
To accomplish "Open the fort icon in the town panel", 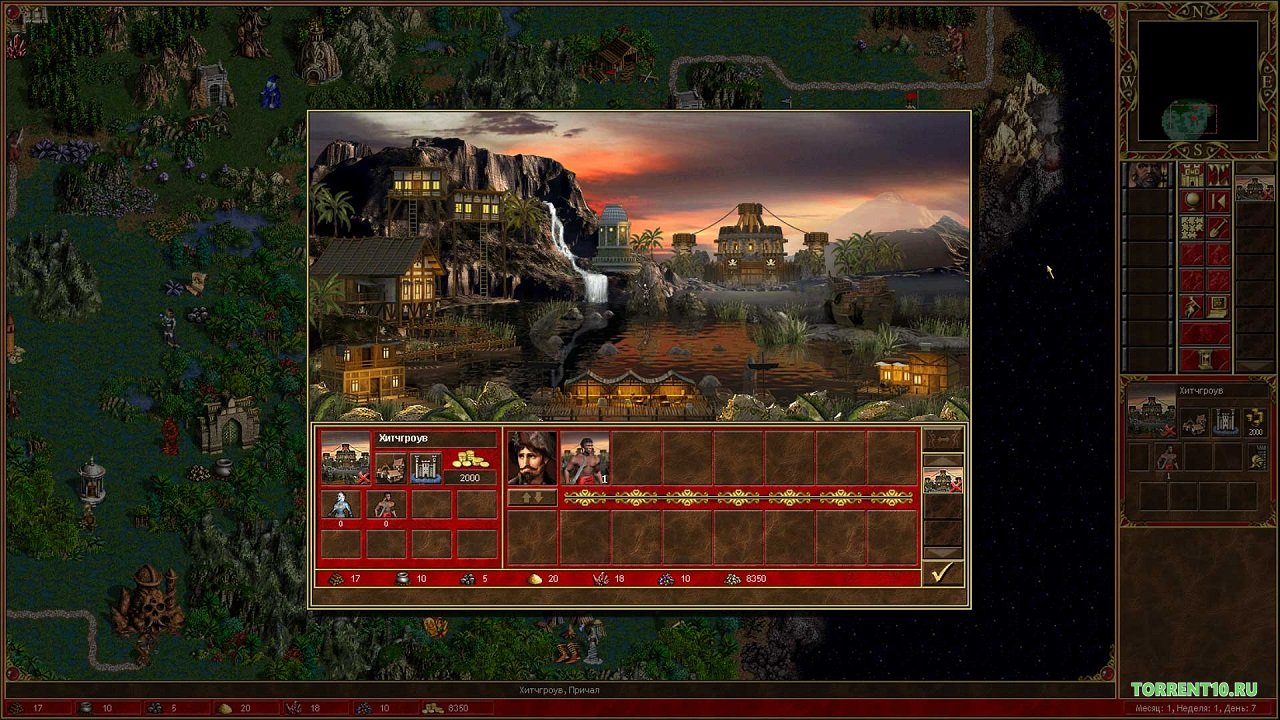I will 426,467.
